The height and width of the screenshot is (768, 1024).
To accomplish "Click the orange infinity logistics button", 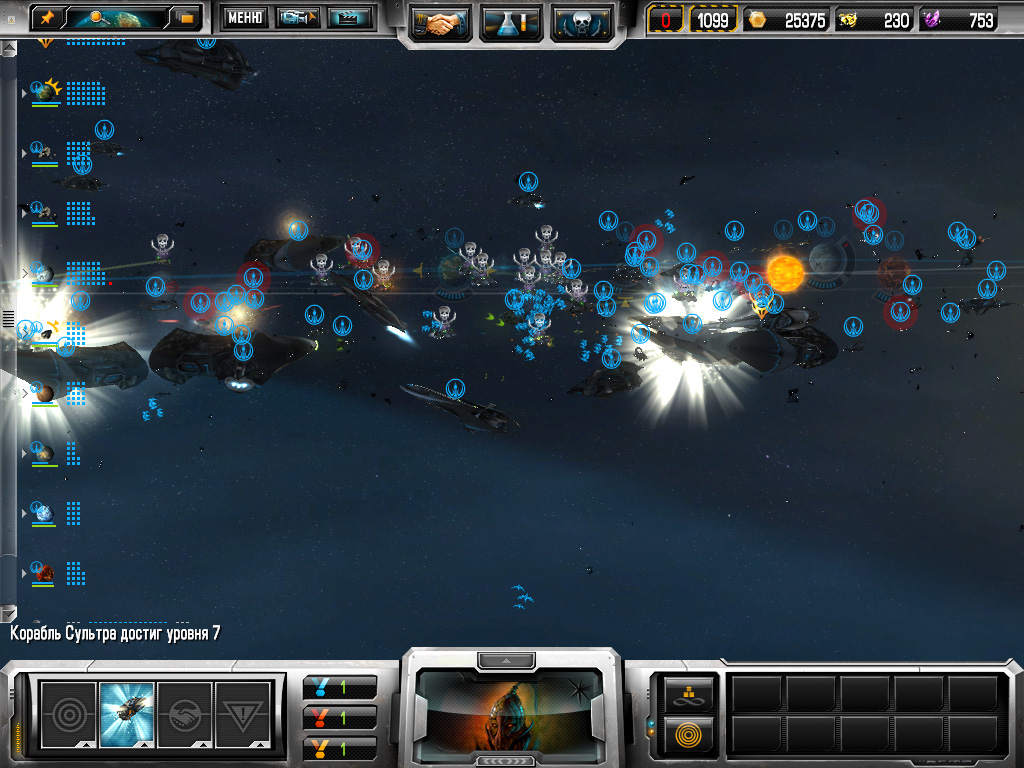I will point(689,692).
